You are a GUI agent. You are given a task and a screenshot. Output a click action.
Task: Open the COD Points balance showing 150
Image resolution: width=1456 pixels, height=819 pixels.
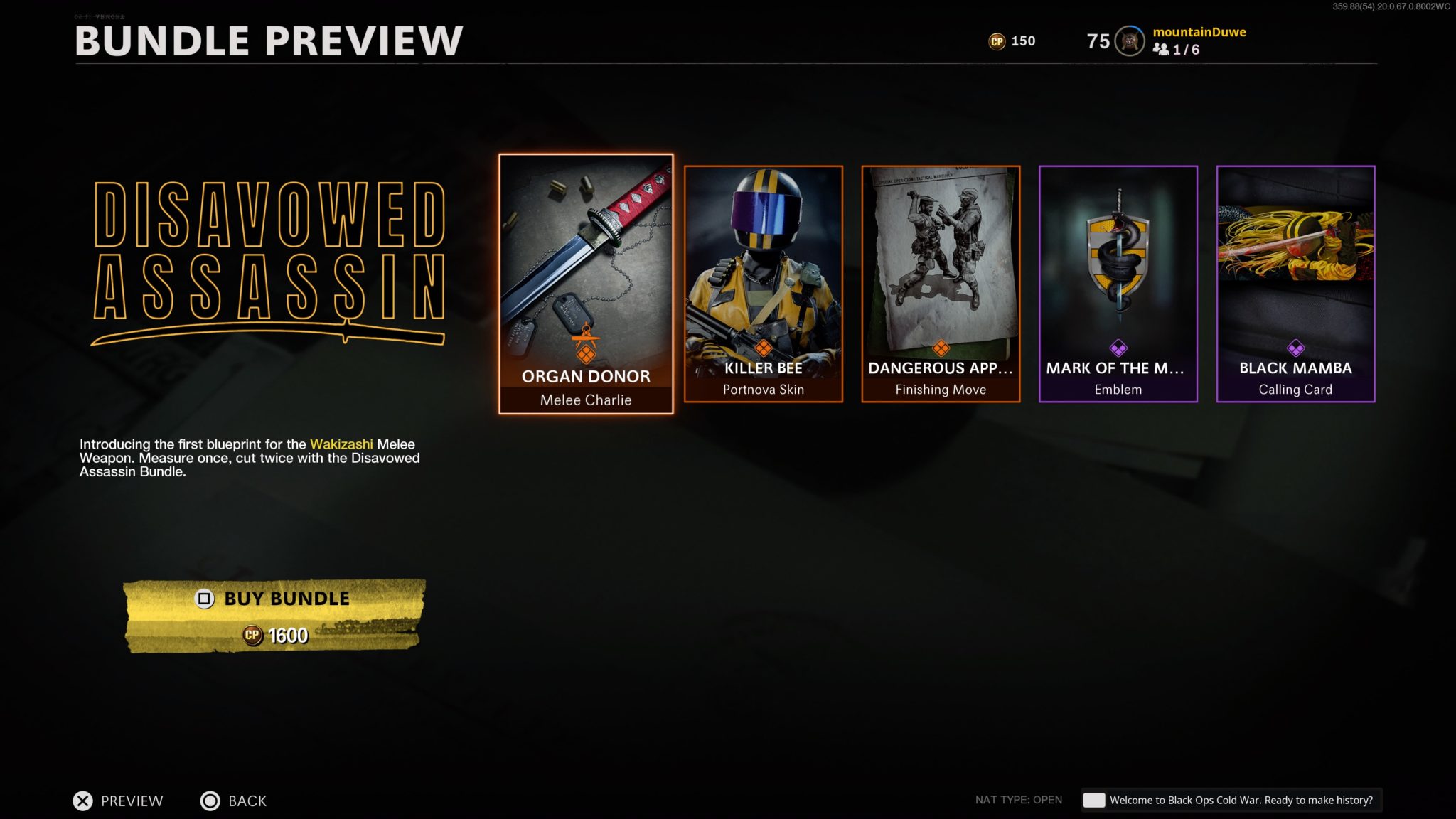pos(1012,41)
